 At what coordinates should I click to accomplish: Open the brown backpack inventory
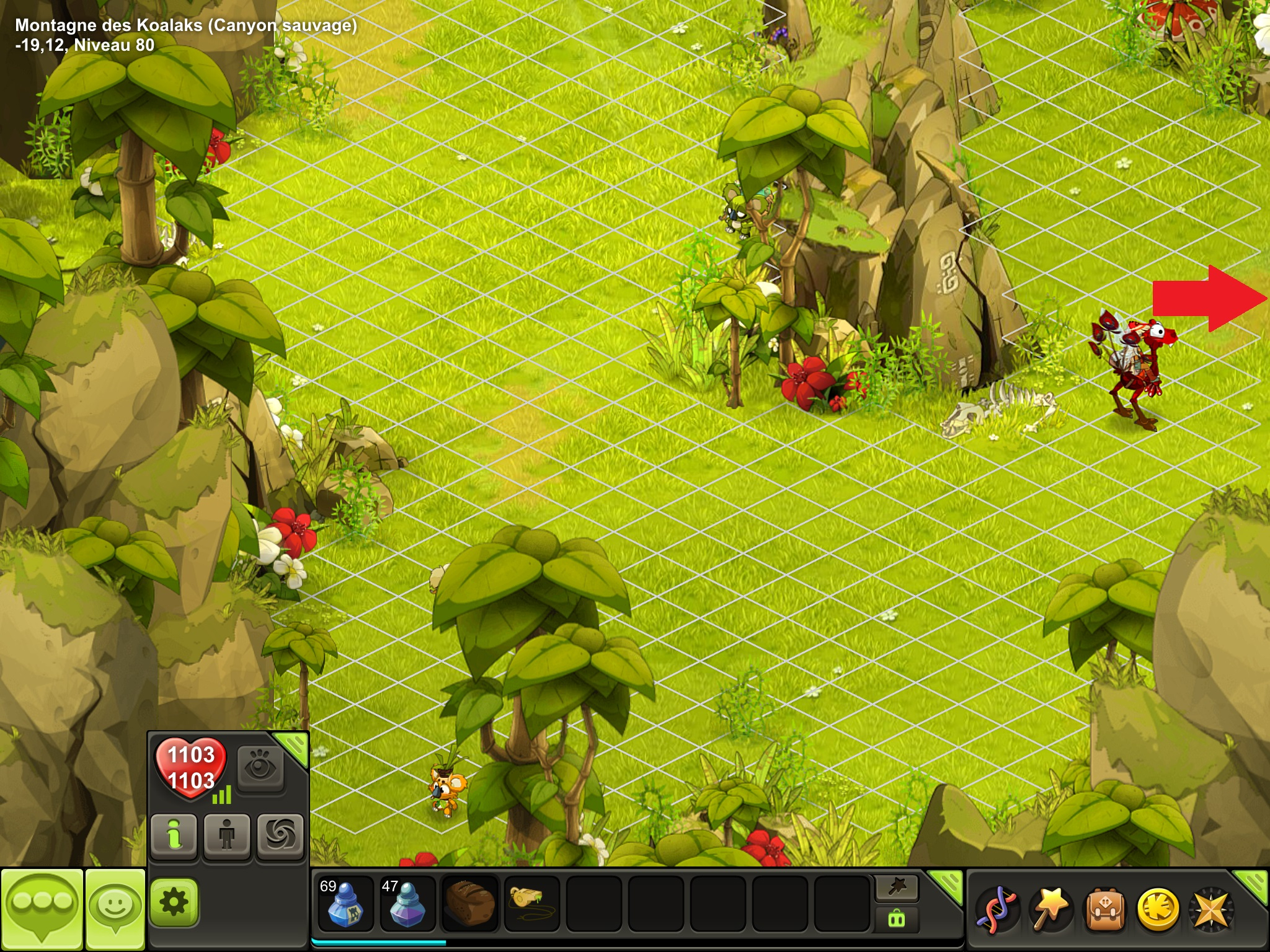tap(1104, 909)
